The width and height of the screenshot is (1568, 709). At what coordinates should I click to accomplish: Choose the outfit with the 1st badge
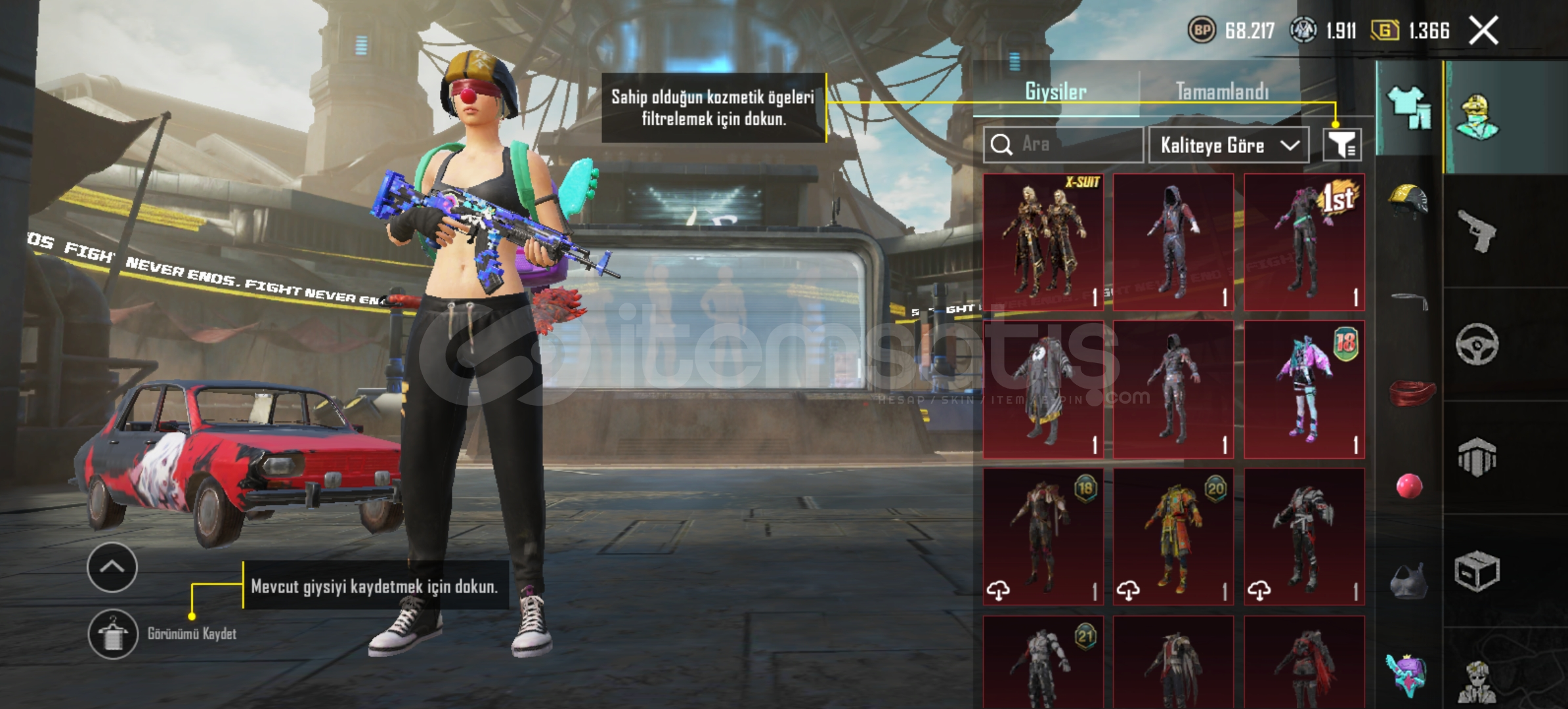click(1304, 242)
